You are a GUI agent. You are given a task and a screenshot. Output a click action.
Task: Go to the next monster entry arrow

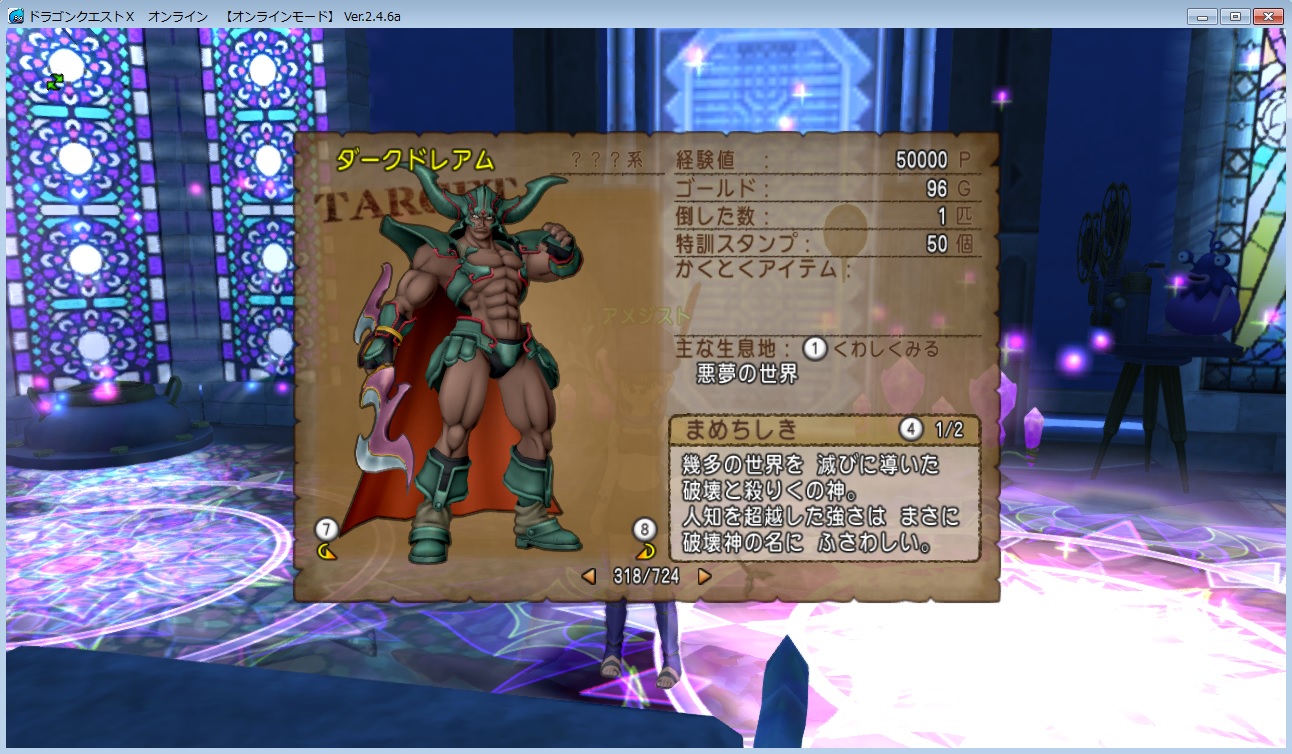(704, 576)
